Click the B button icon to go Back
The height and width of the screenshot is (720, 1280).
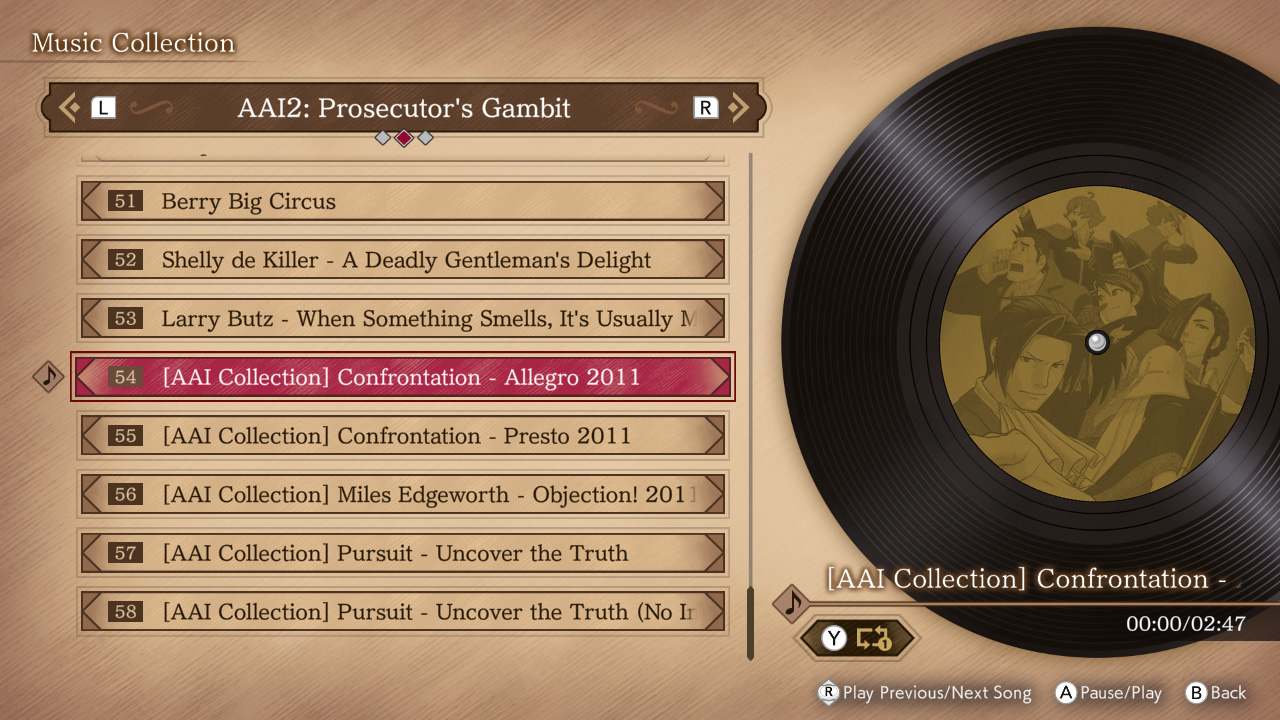pos(1196,693)
